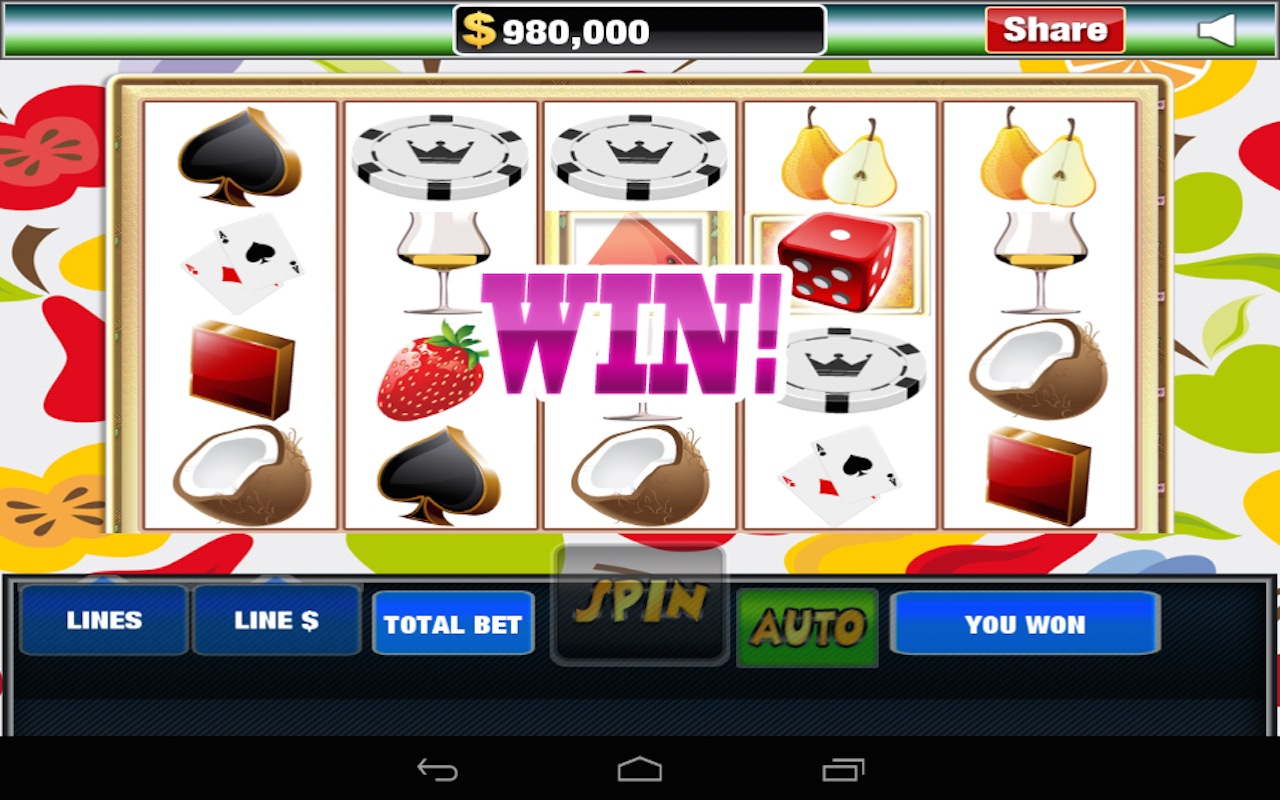This screenshot has height=800, width=1280.
Task: Tap the golden pear symbol on reel four
Action: pos(838,160)
